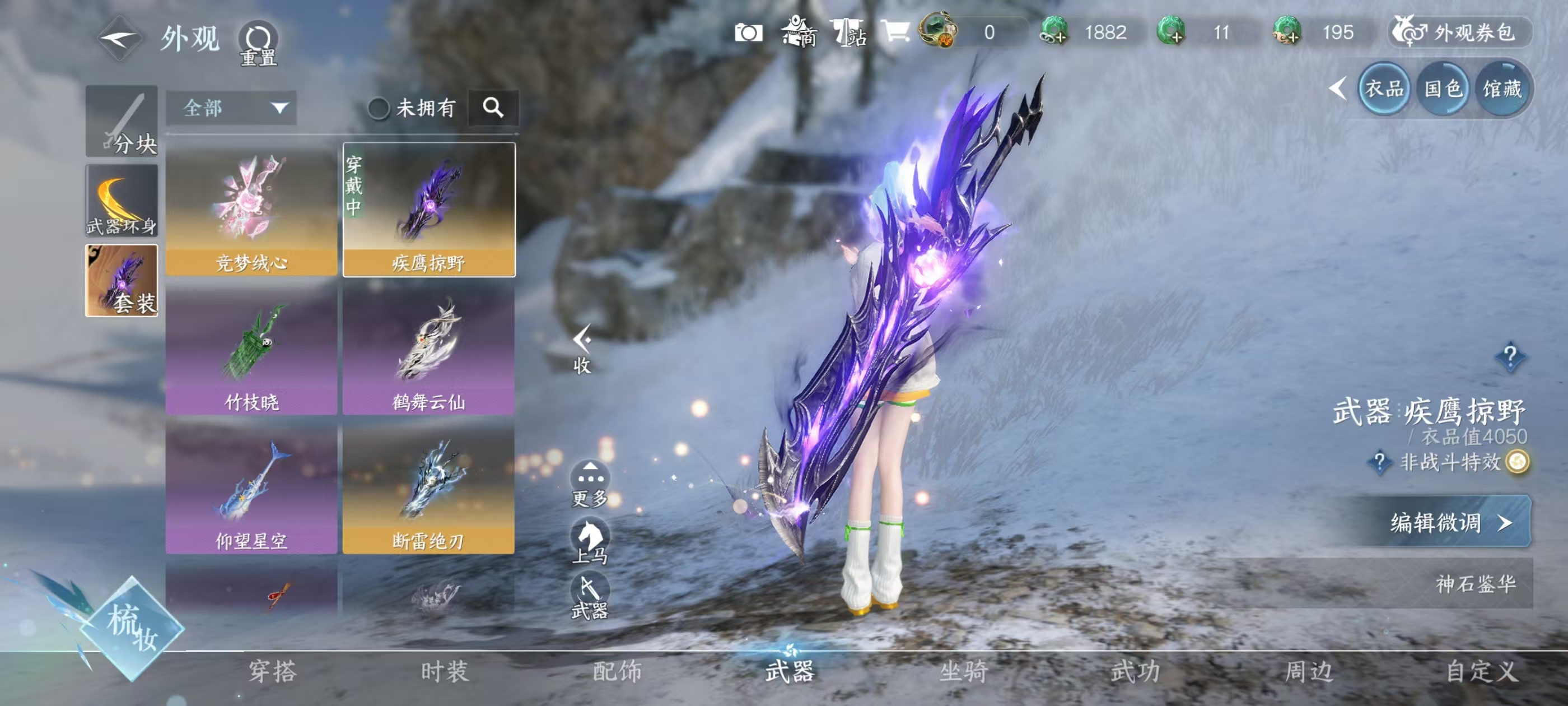1568x706 pixels.
Task: Open the shopping cart
Action: click(895, 31)
